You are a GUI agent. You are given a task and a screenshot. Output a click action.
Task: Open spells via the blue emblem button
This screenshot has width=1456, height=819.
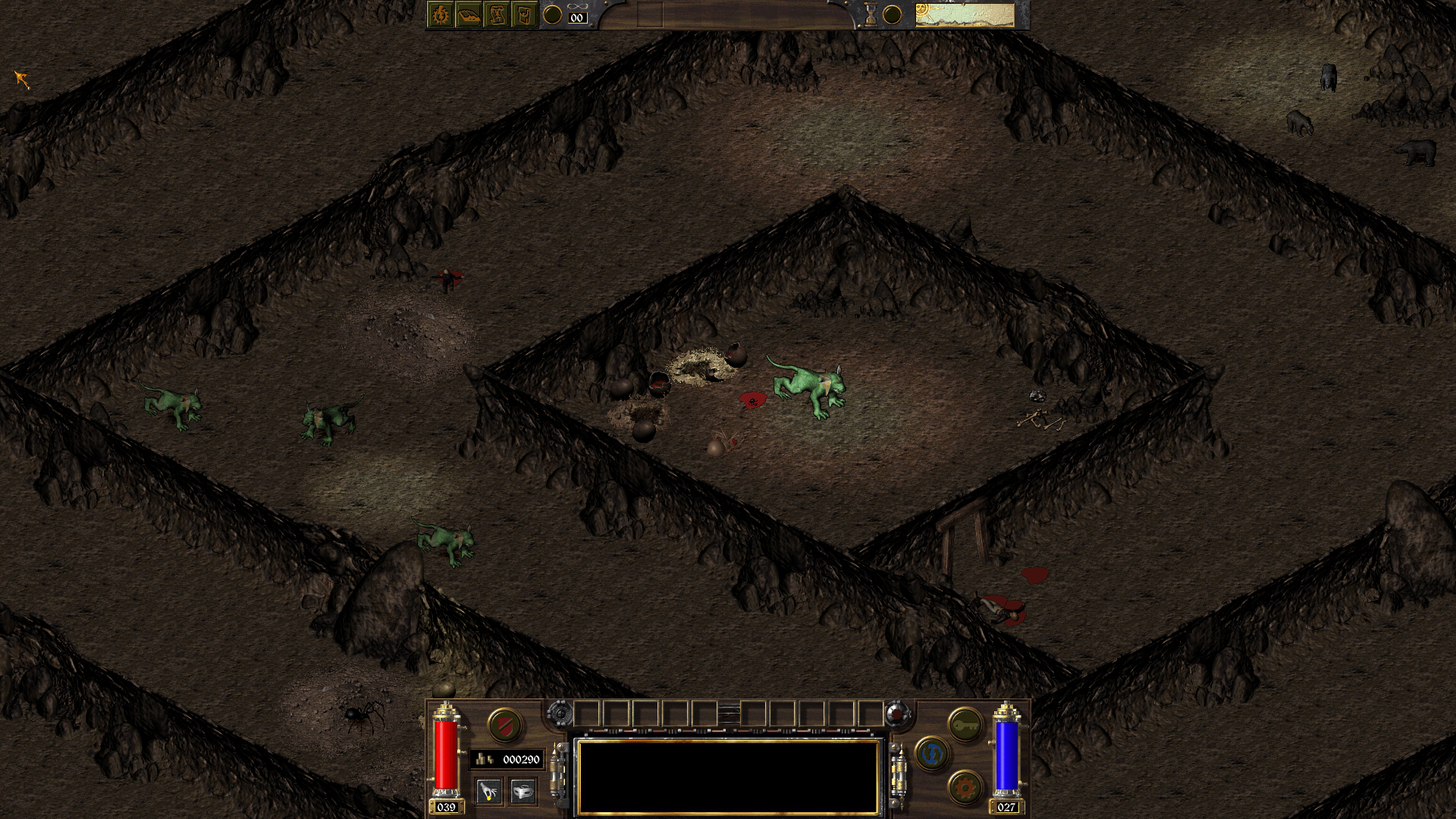coord(931,755)
